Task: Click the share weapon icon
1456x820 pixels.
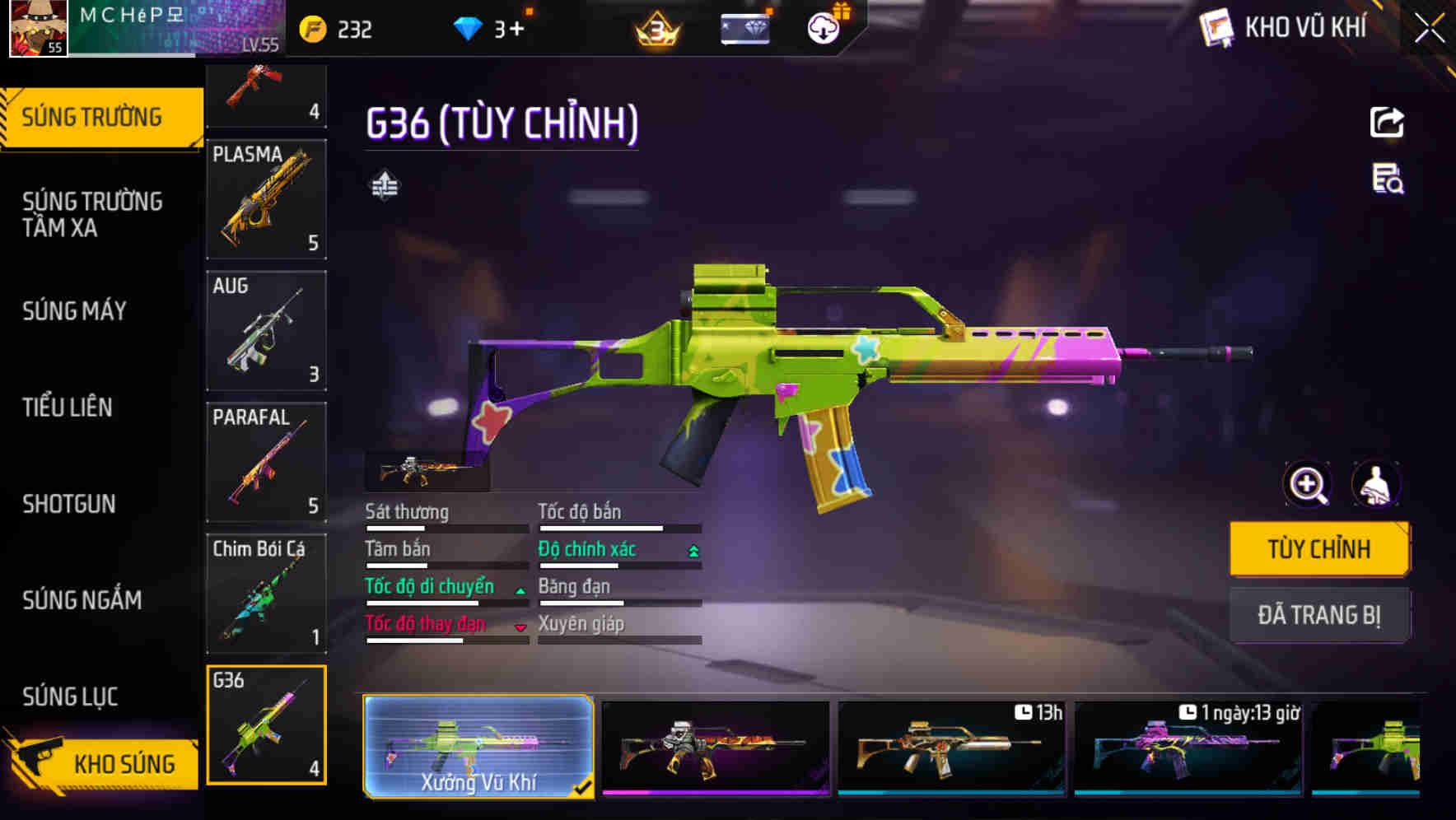Action: click(1387, 122)
